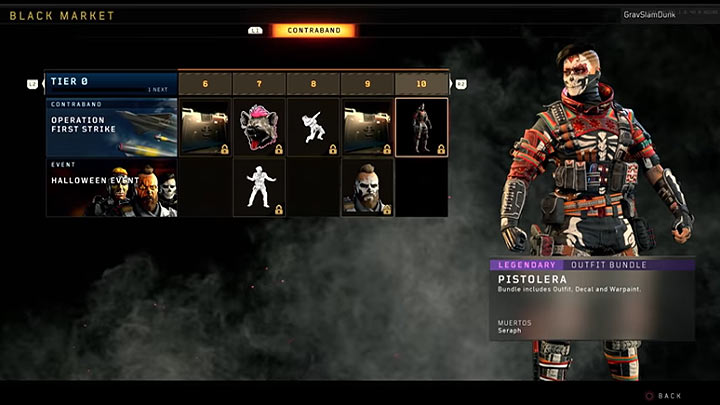This screenshot has height=405, width=720.
Task: Pick the tier 9 locked crate reward
Action: (367, 127)
